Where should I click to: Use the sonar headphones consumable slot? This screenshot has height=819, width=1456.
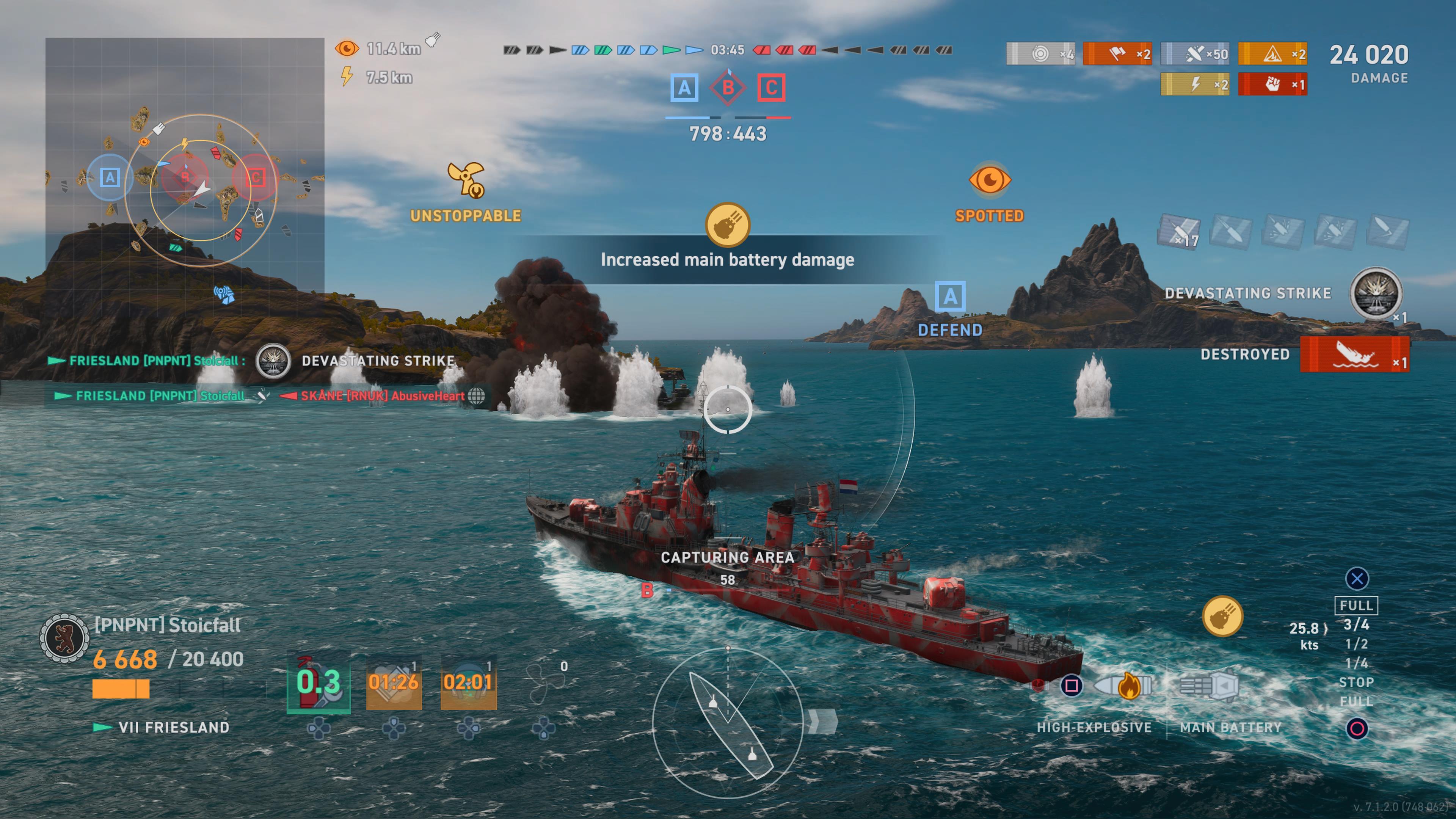(x=468, y=682)
